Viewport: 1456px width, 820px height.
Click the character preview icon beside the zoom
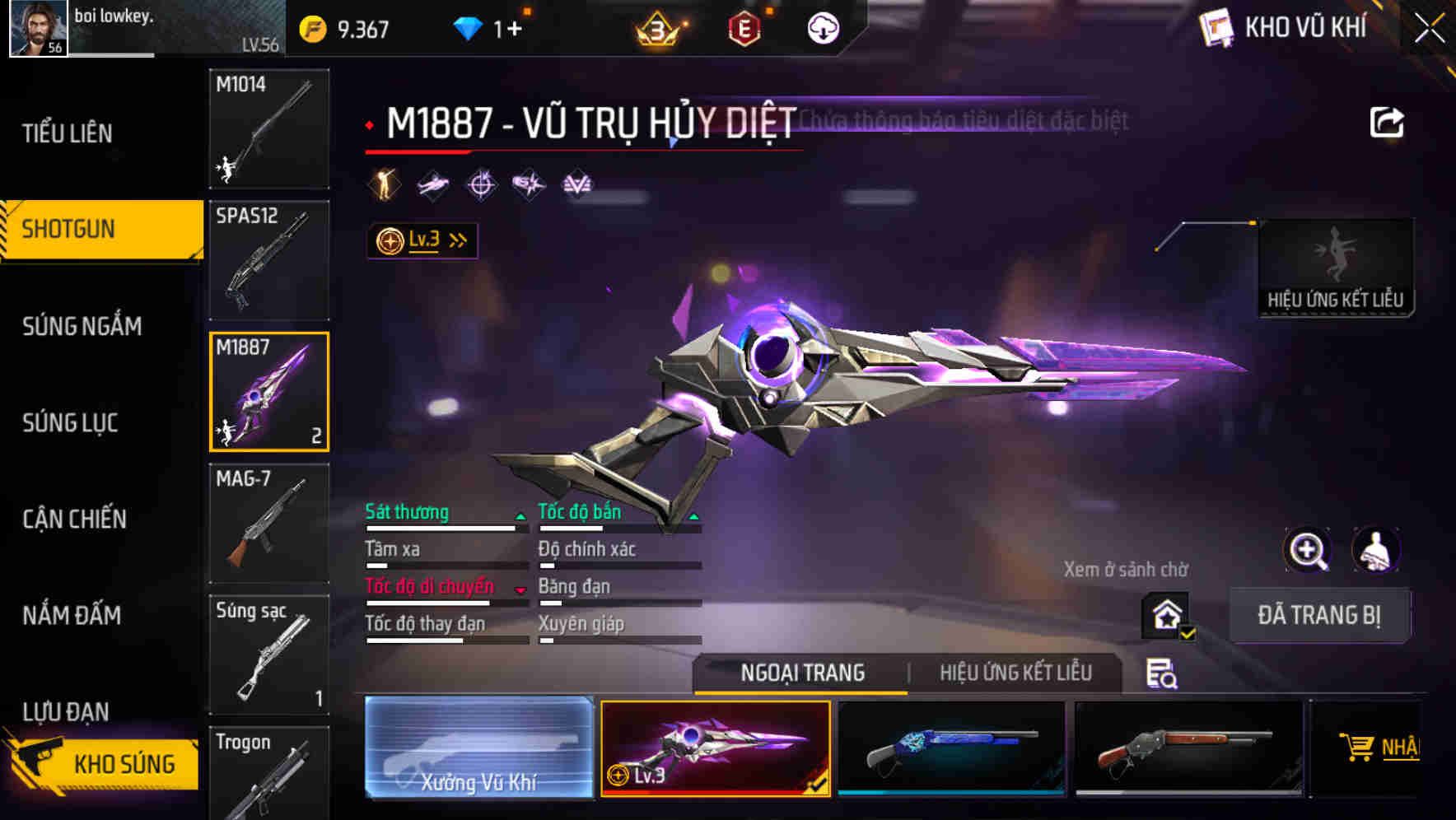(1375, 550)
